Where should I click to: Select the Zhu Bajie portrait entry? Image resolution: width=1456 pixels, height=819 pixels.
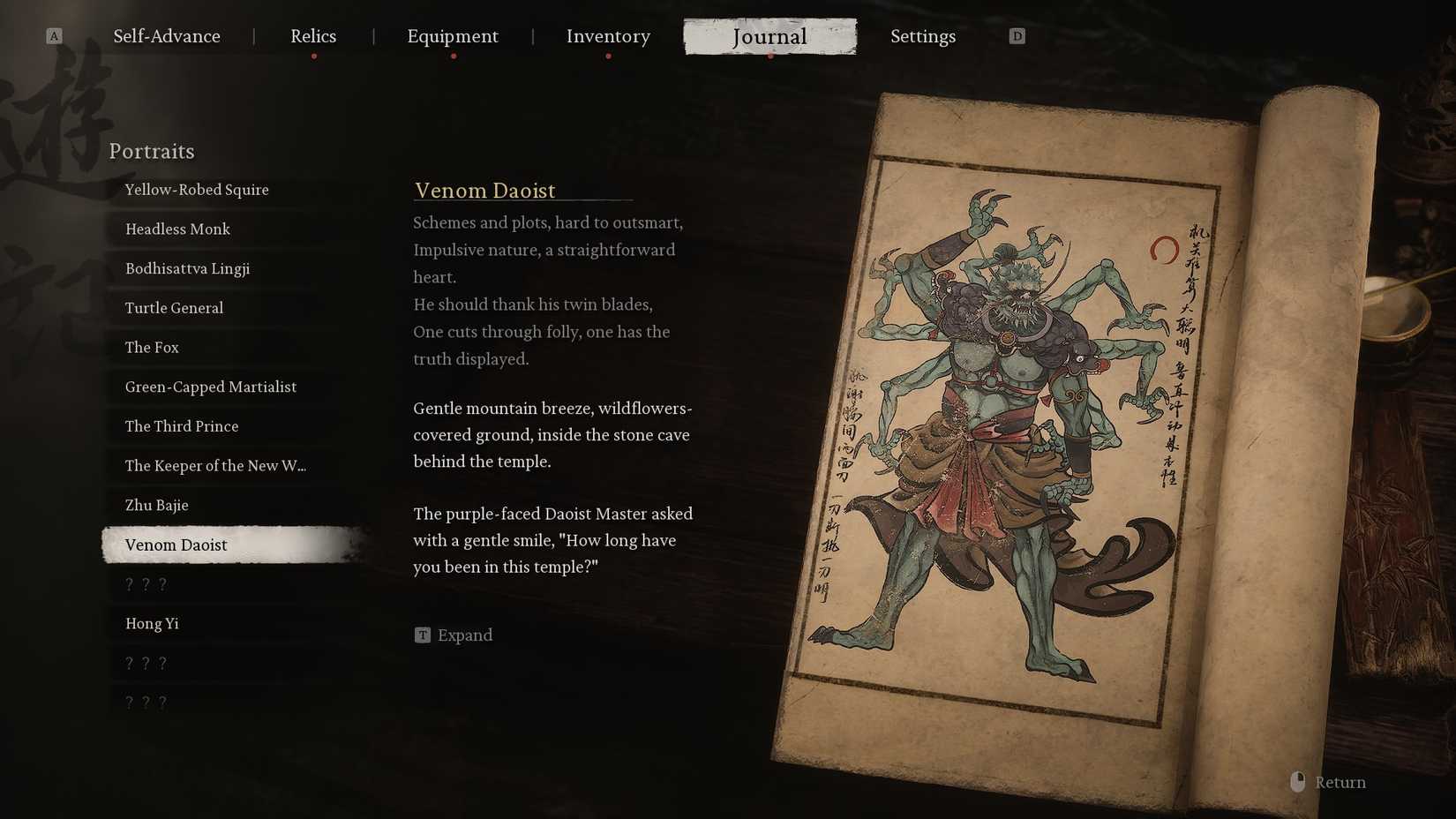pyautogui.click(x=157, y=505)
